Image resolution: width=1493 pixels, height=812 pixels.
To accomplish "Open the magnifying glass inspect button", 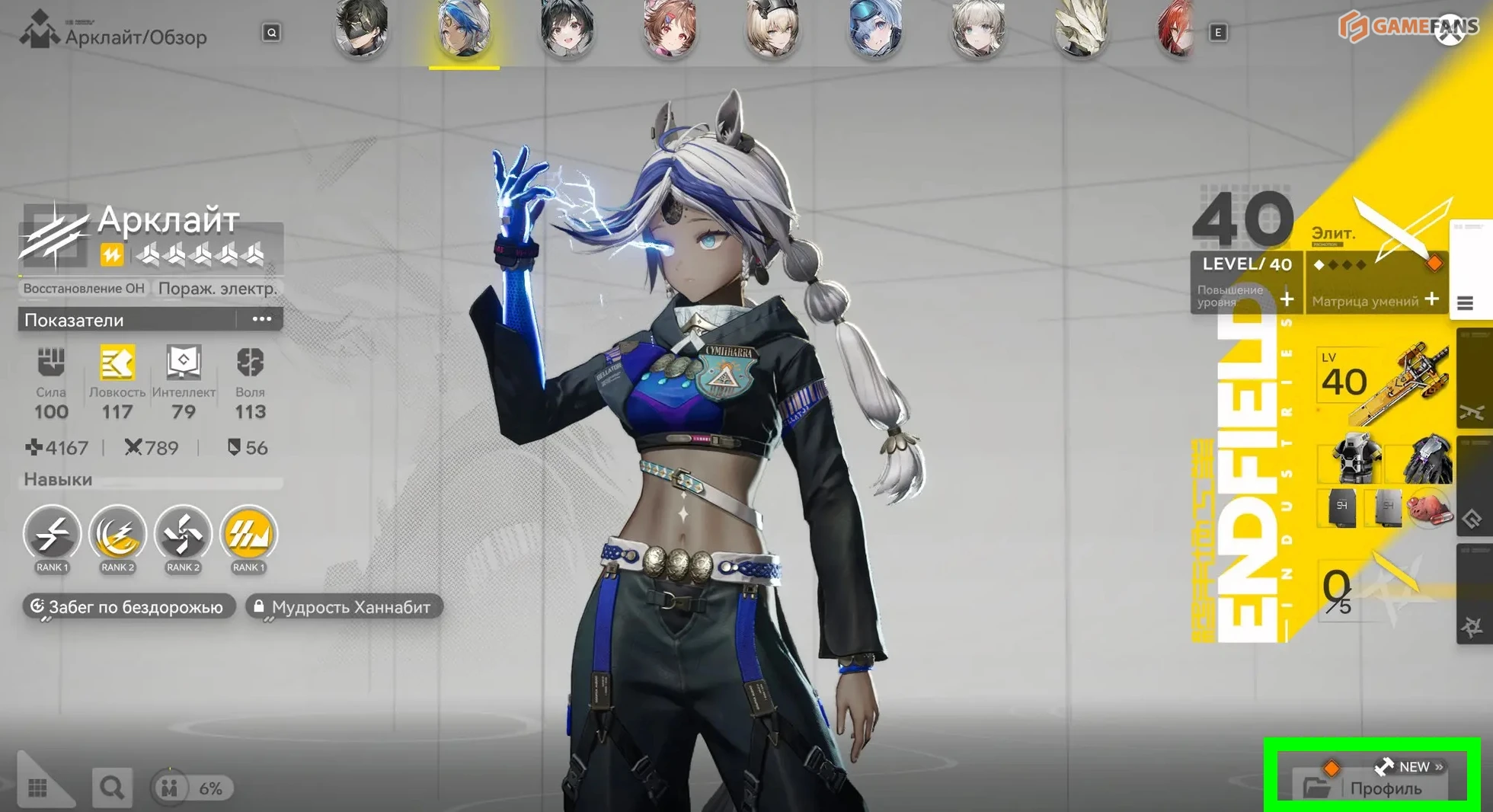I will click(x=111, y=788).
